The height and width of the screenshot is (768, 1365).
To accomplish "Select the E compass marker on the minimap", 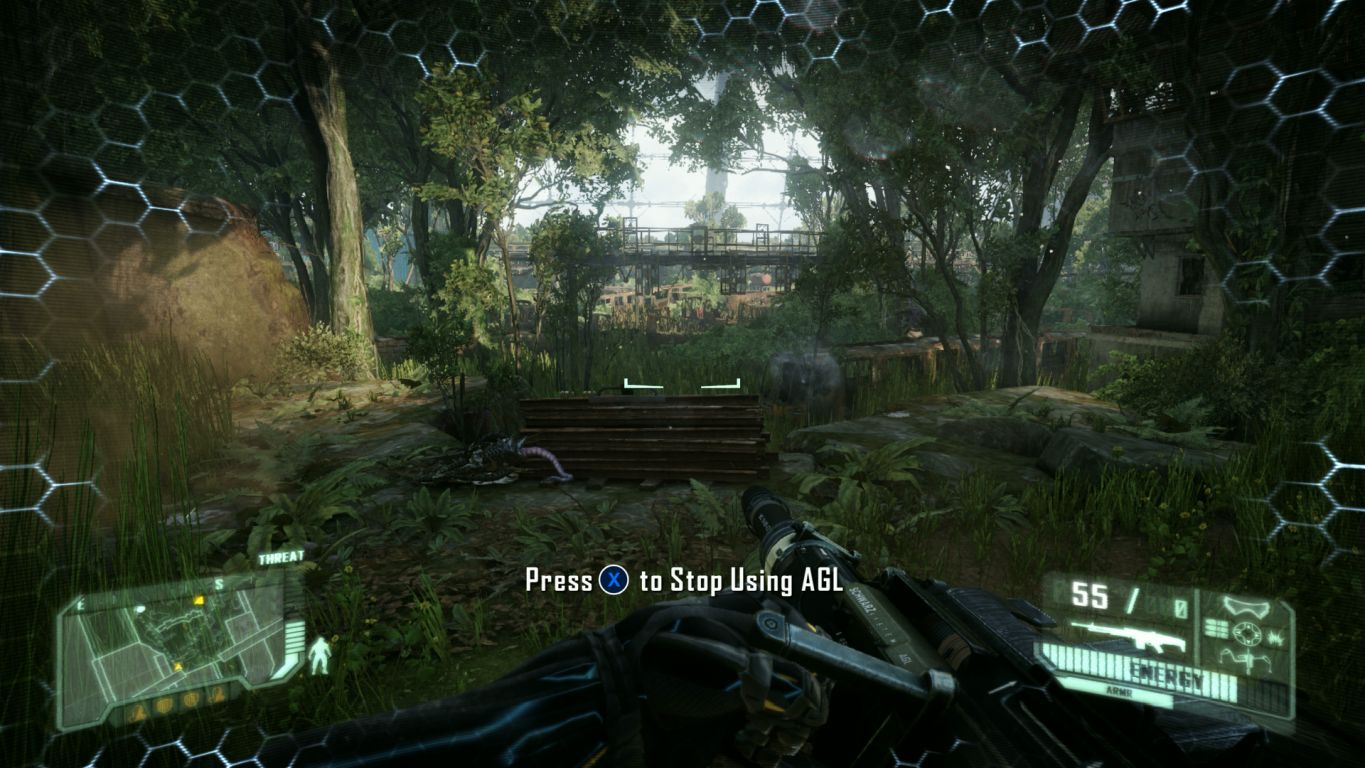I will (x=79, y=605).
